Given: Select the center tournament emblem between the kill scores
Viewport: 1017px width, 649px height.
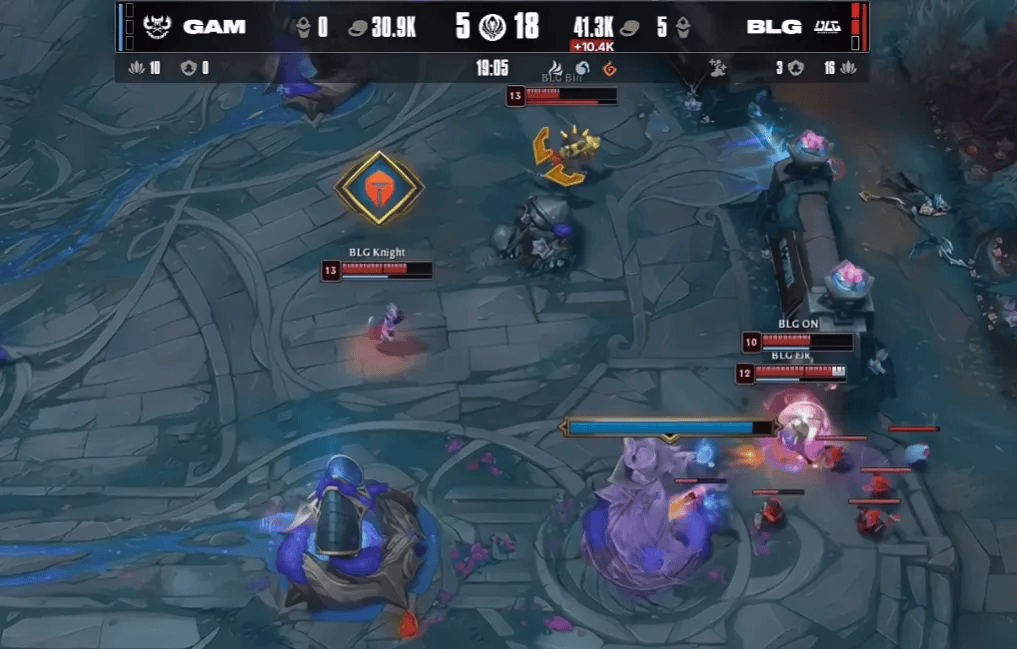Looking at the screenshot, I should pyautogui.click(x=492, y=27).
